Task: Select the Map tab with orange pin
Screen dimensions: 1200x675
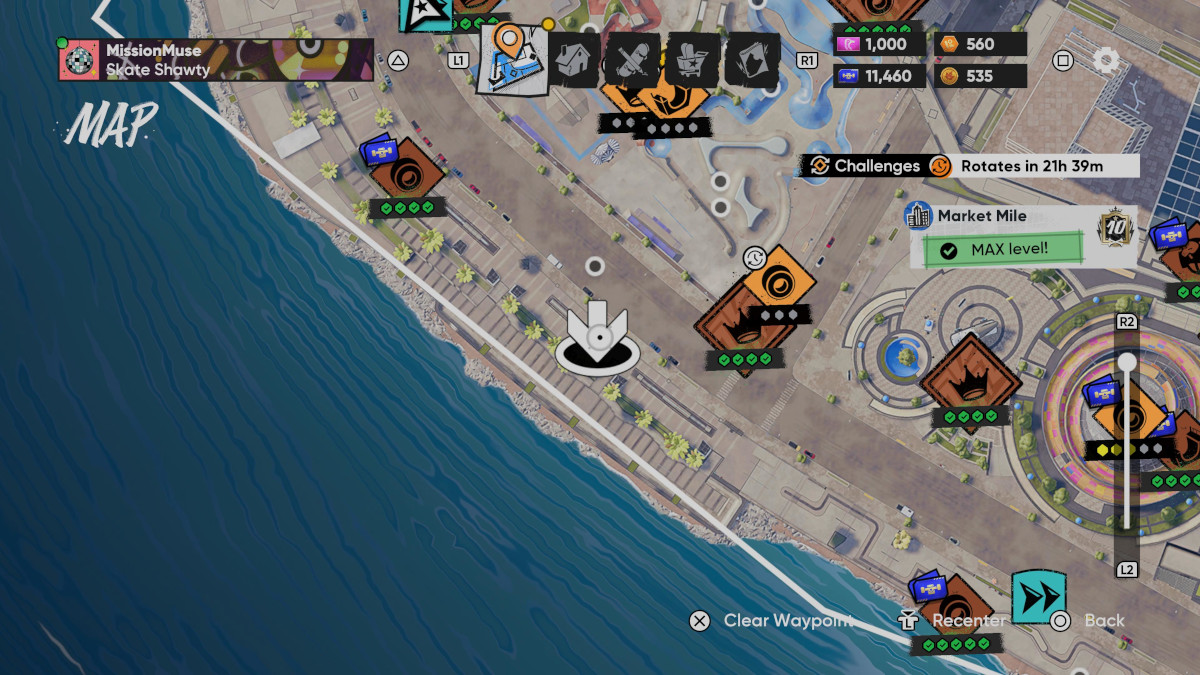Action: tap(513, 58)
